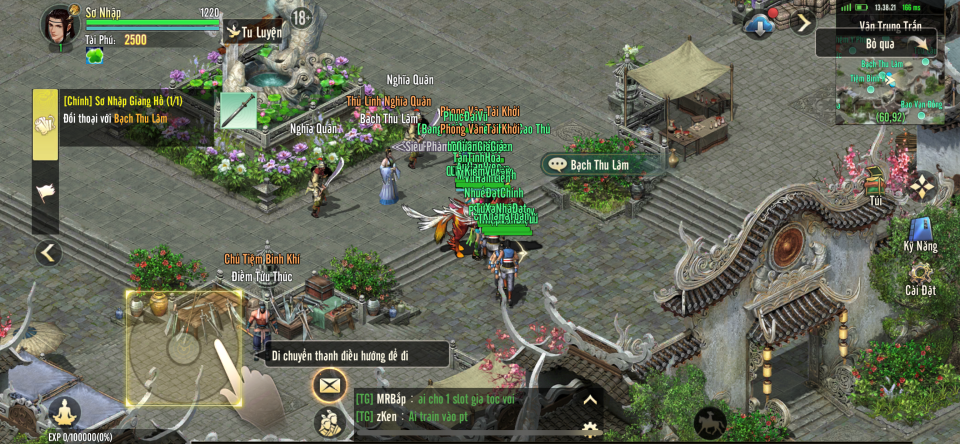Toggle the horse mount button

point(710,422)
